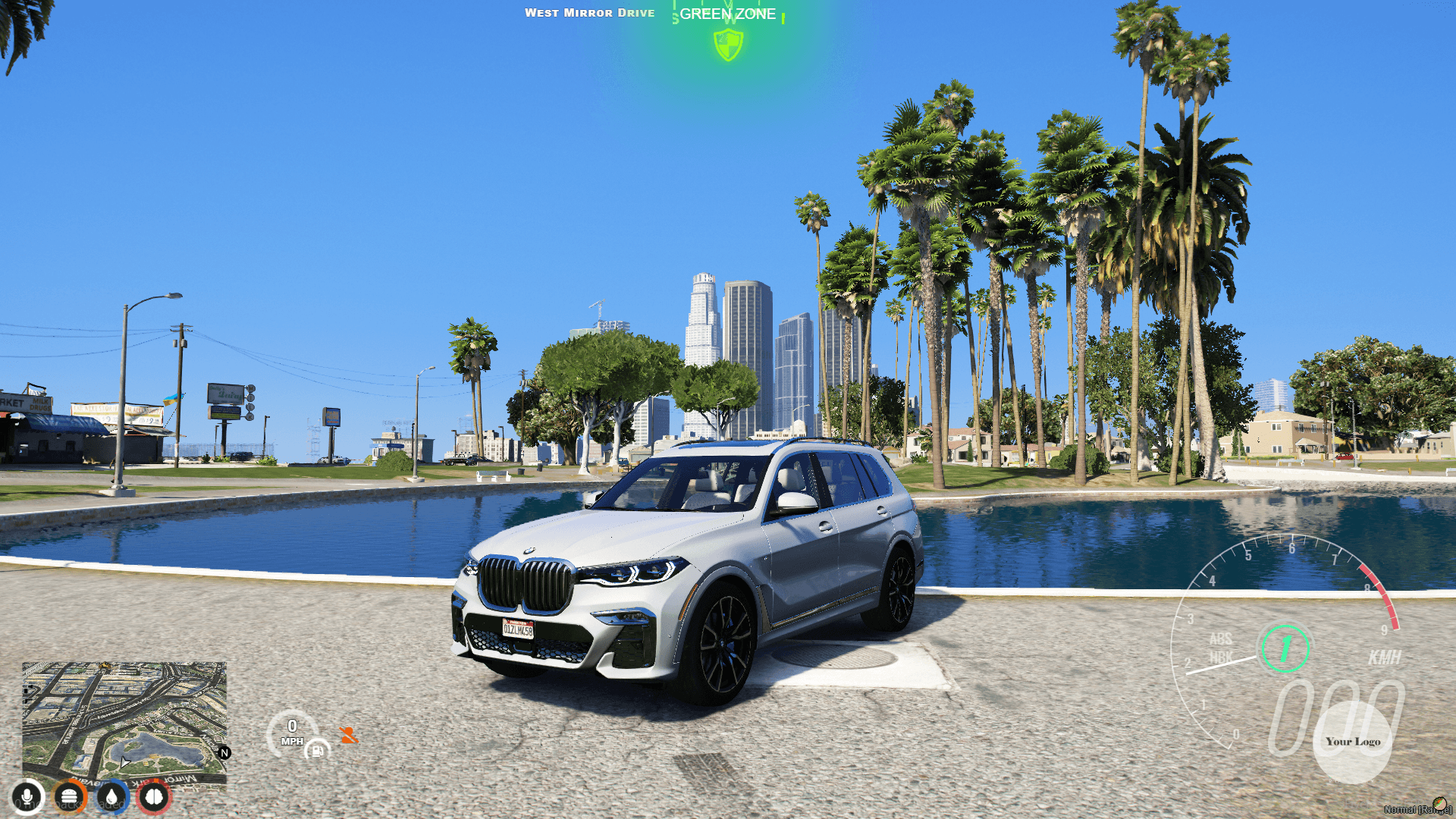Click the orange seatbelt-off warning icon
This screenshot has height=819, width=1456.
click(x=349, y=734)
